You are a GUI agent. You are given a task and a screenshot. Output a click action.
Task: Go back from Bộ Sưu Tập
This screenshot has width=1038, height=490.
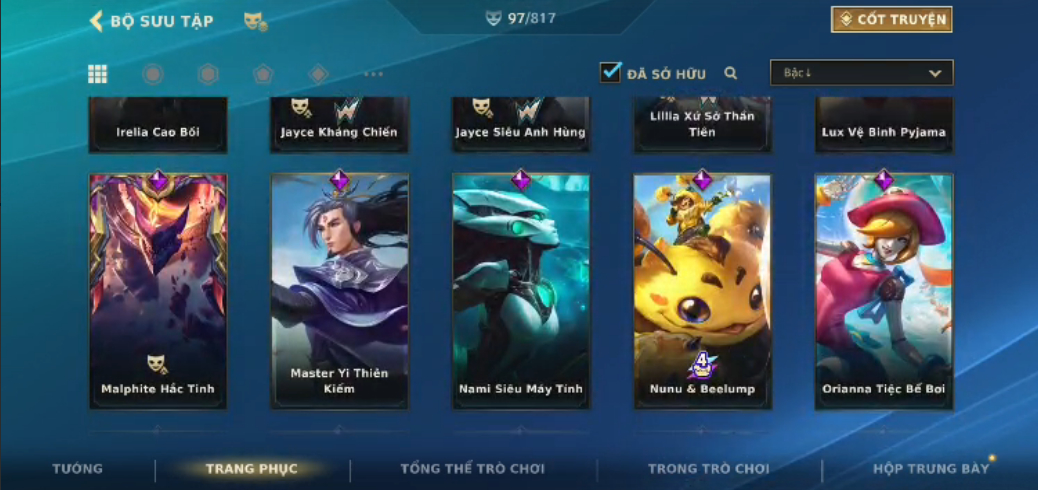[97, 21]
